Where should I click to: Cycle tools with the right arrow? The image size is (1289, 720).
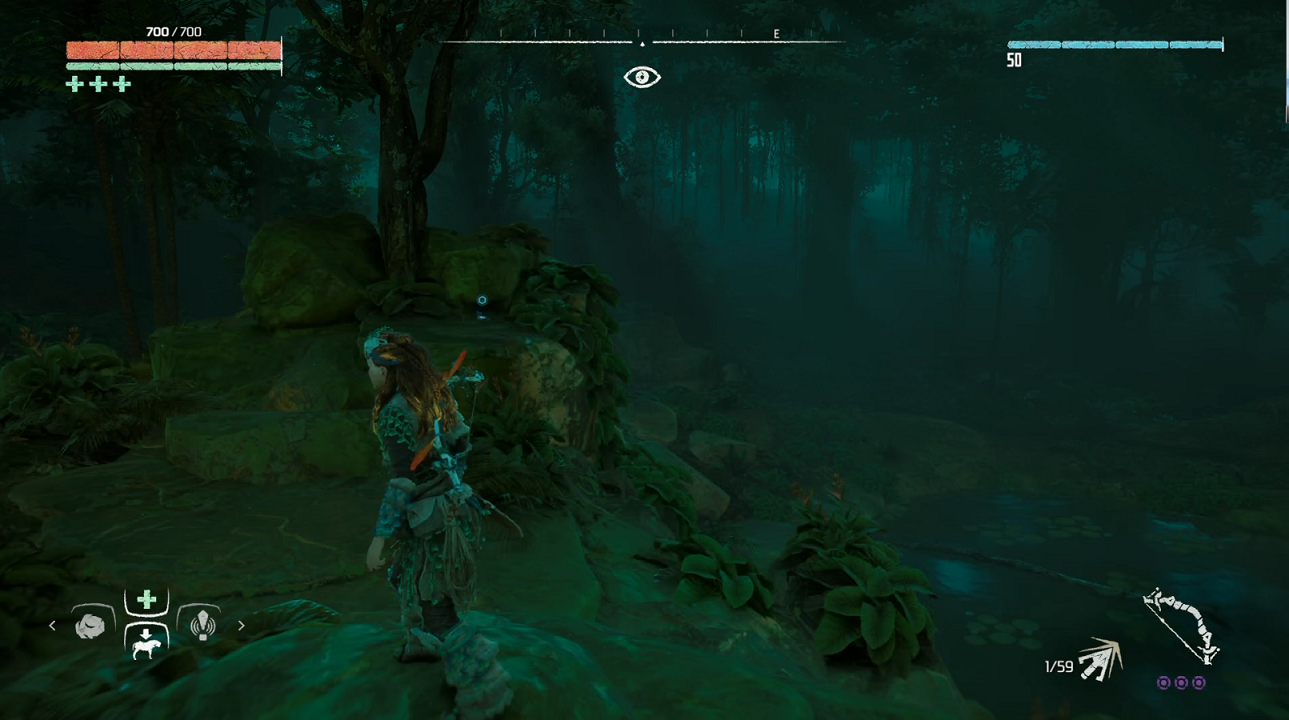241,626
